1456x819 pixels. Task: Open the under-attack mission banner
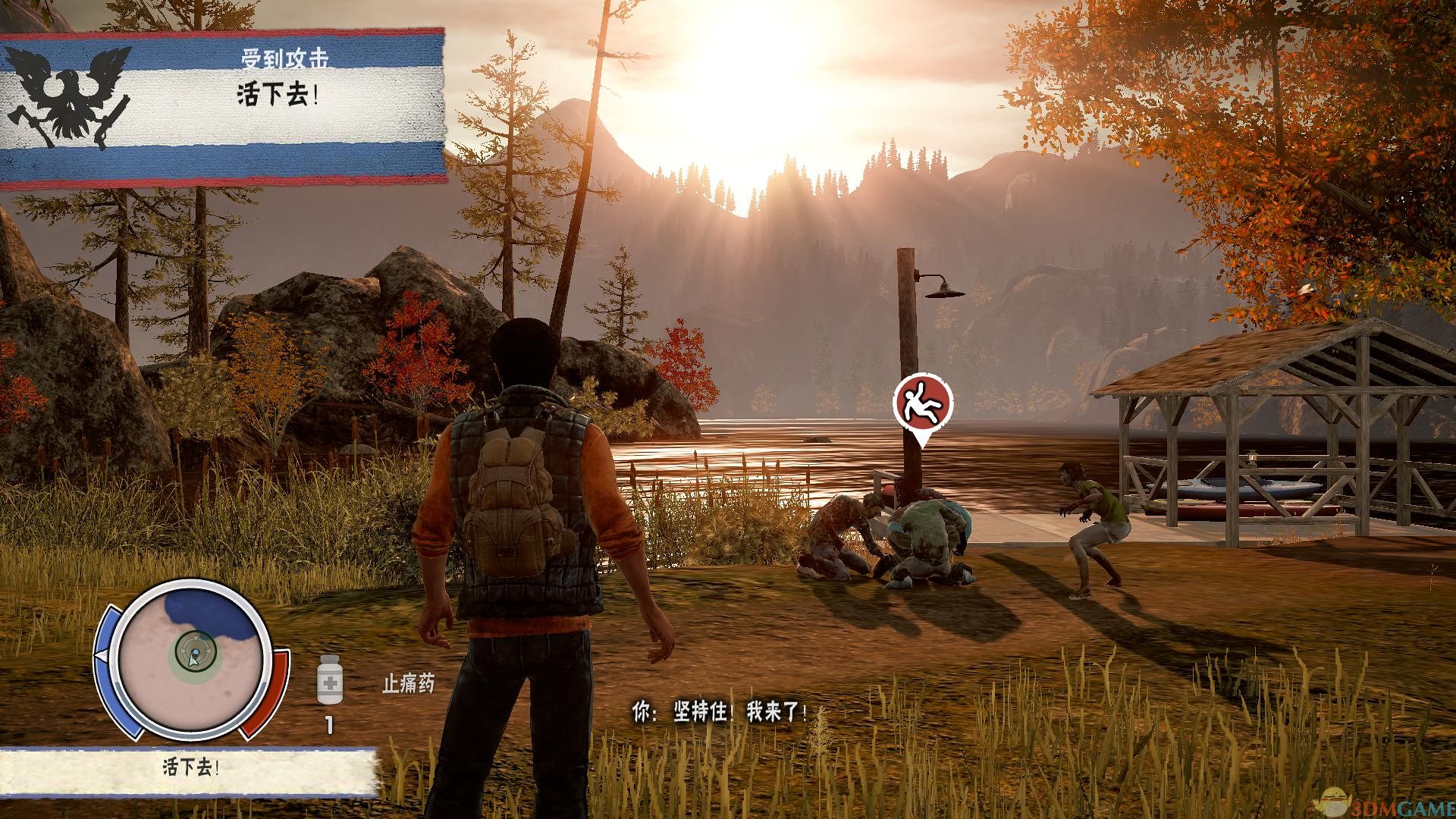pyautogui.click(x=222, y=107)
